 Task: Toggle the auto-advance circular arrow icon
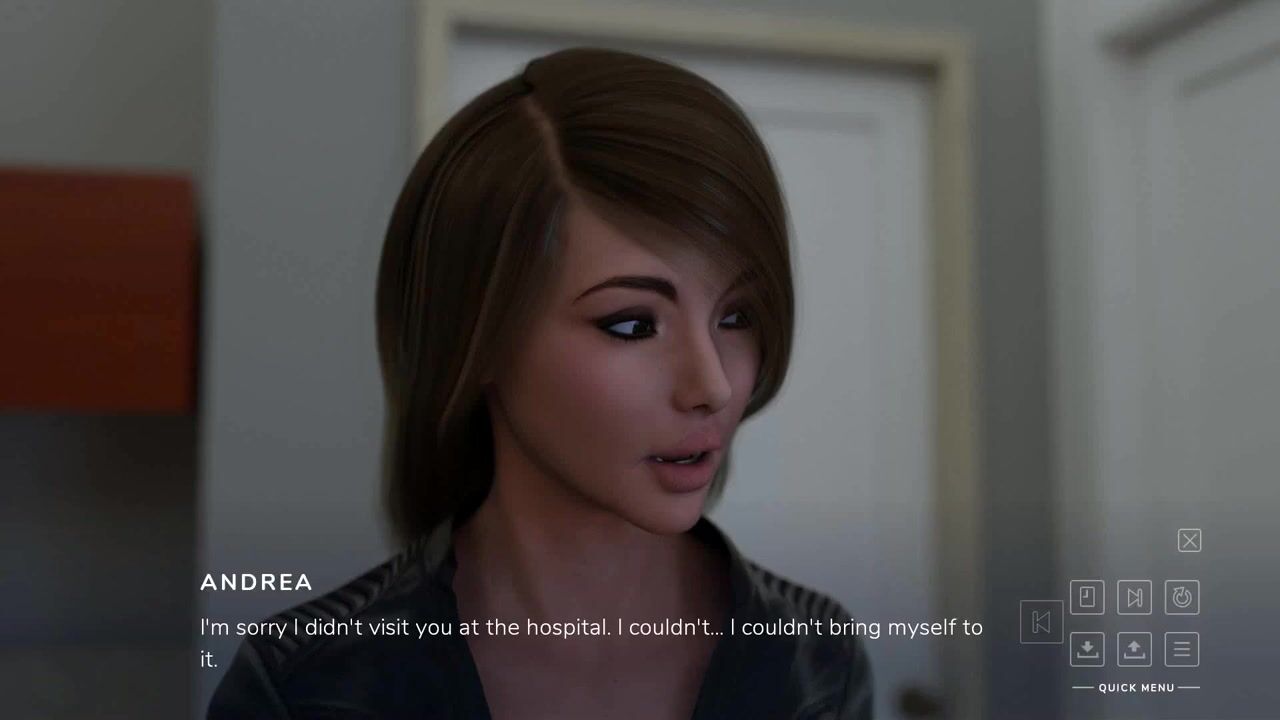pyautogui.click(x=1182, y=598)
